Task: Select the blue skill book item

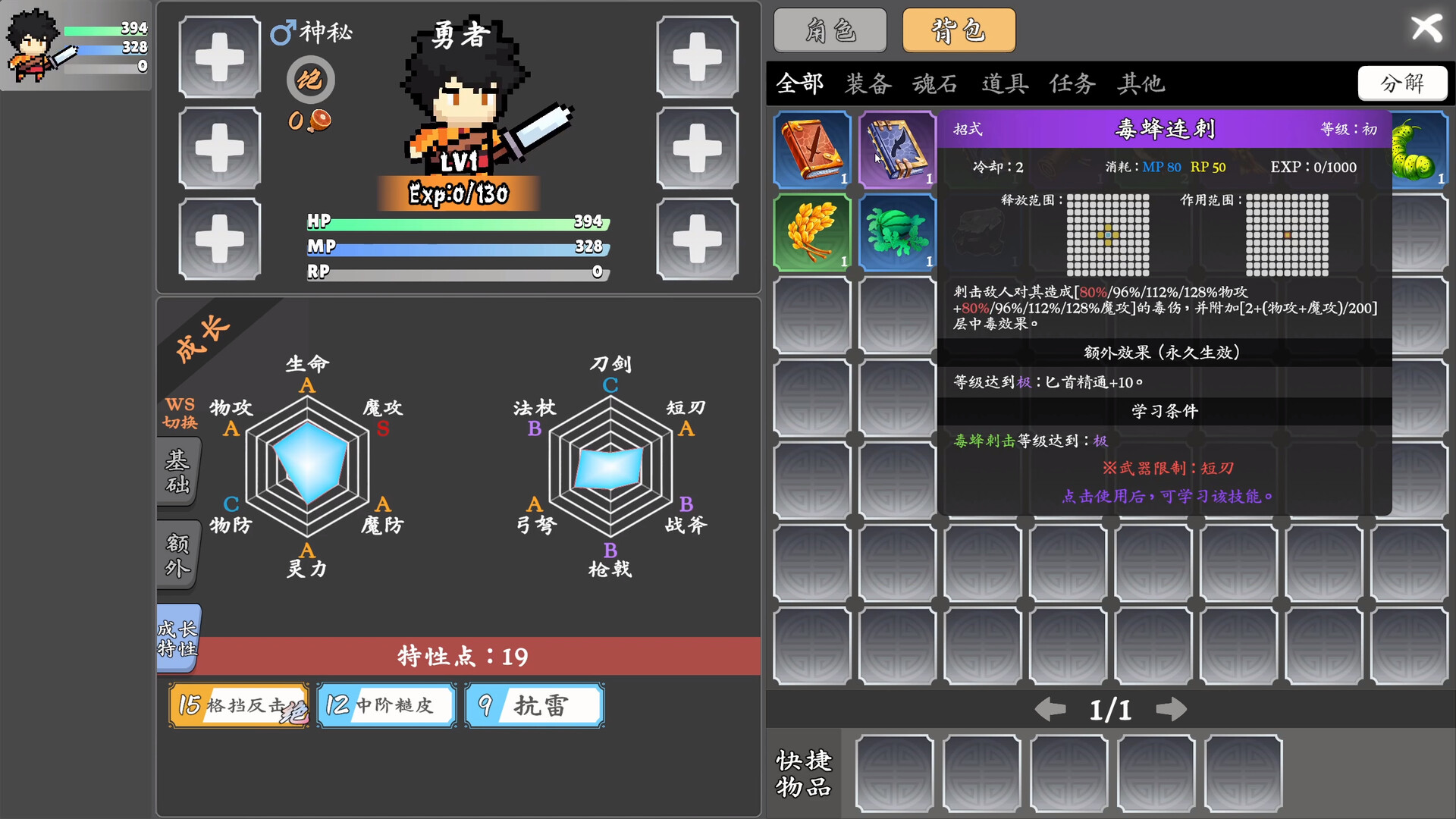Action: [897, 149]
